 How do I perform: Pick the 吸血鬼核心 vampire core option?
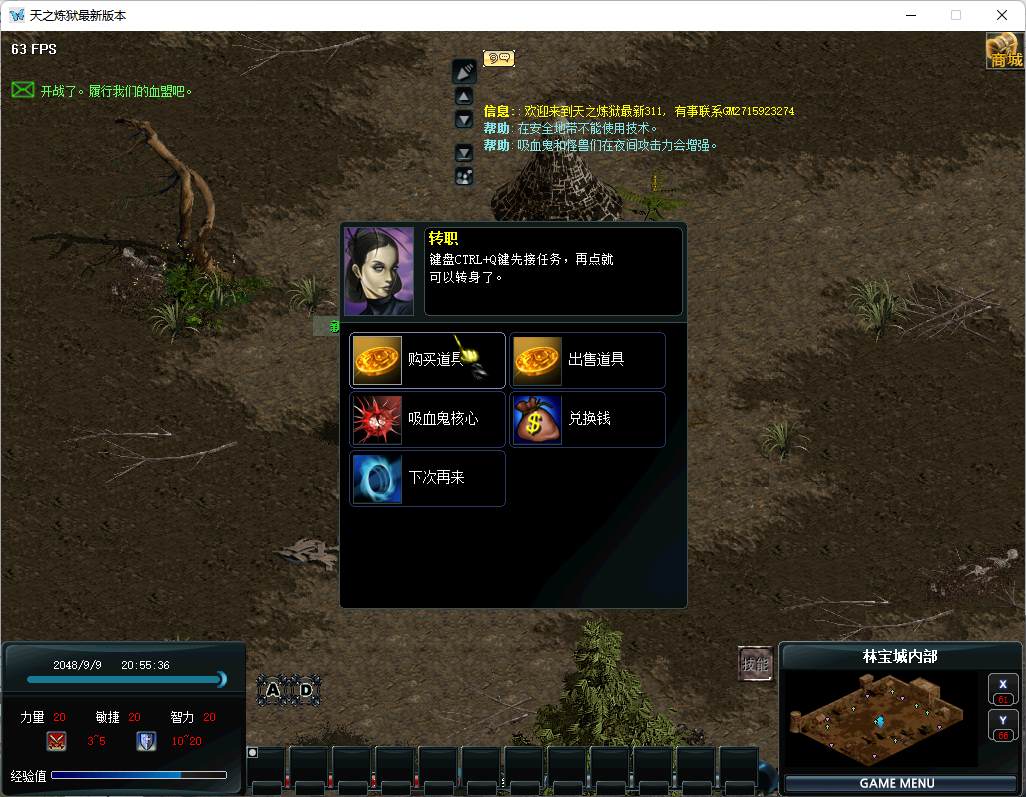coord(427,419)
